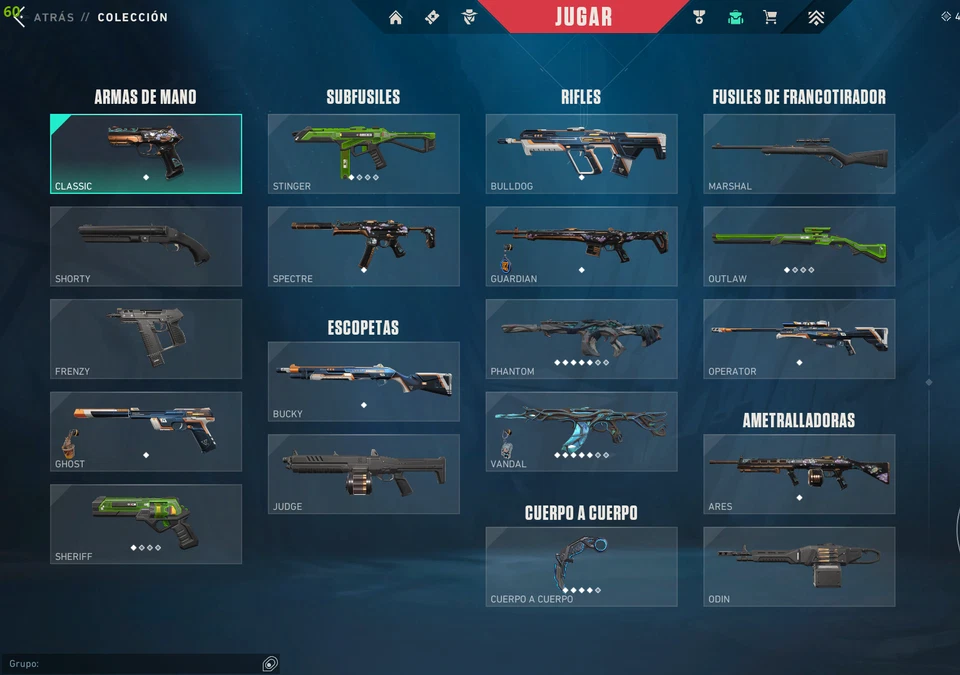This screenshot has height=675, width=960.
Task: Open the Judge shotgun tile
Action: point(363,474)
